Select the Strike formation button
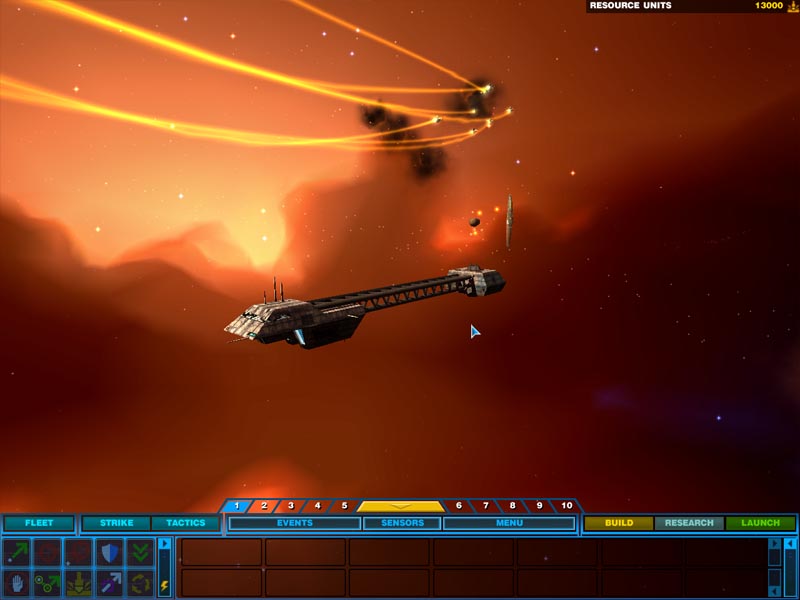This screenshot has width=800, height=600. [116, 523]
